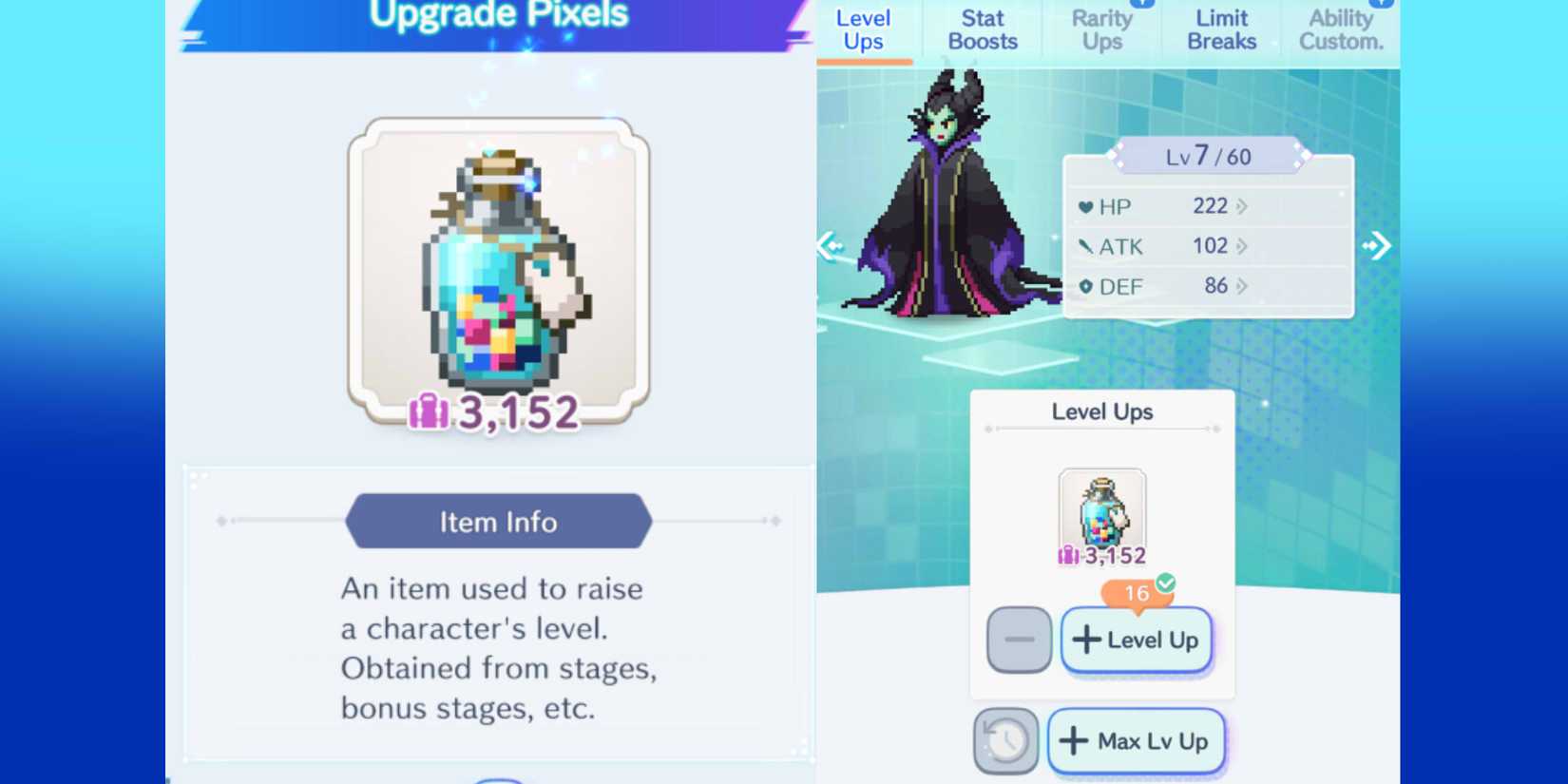Click the heart icon on the HP row
Screen dimensions: 1568x784
coord(1087,206)
